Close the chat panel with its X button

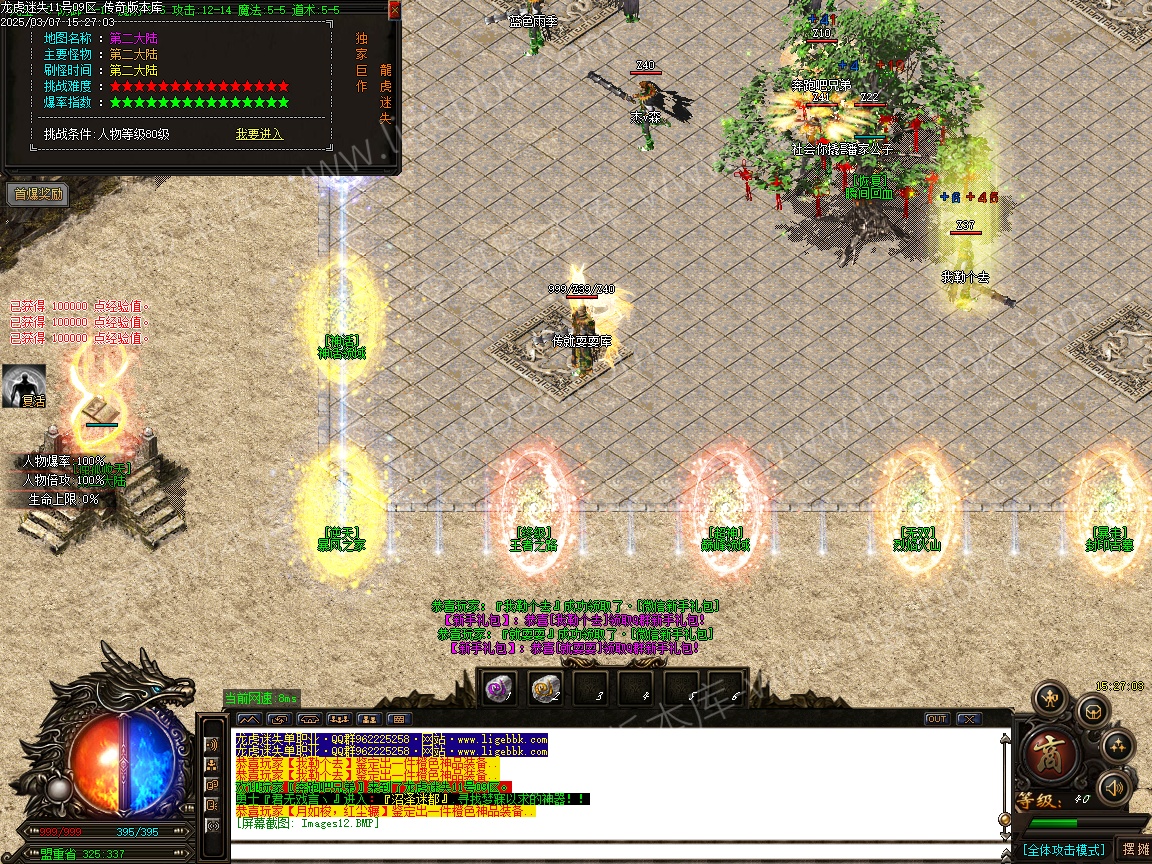(x=968, y=719)
